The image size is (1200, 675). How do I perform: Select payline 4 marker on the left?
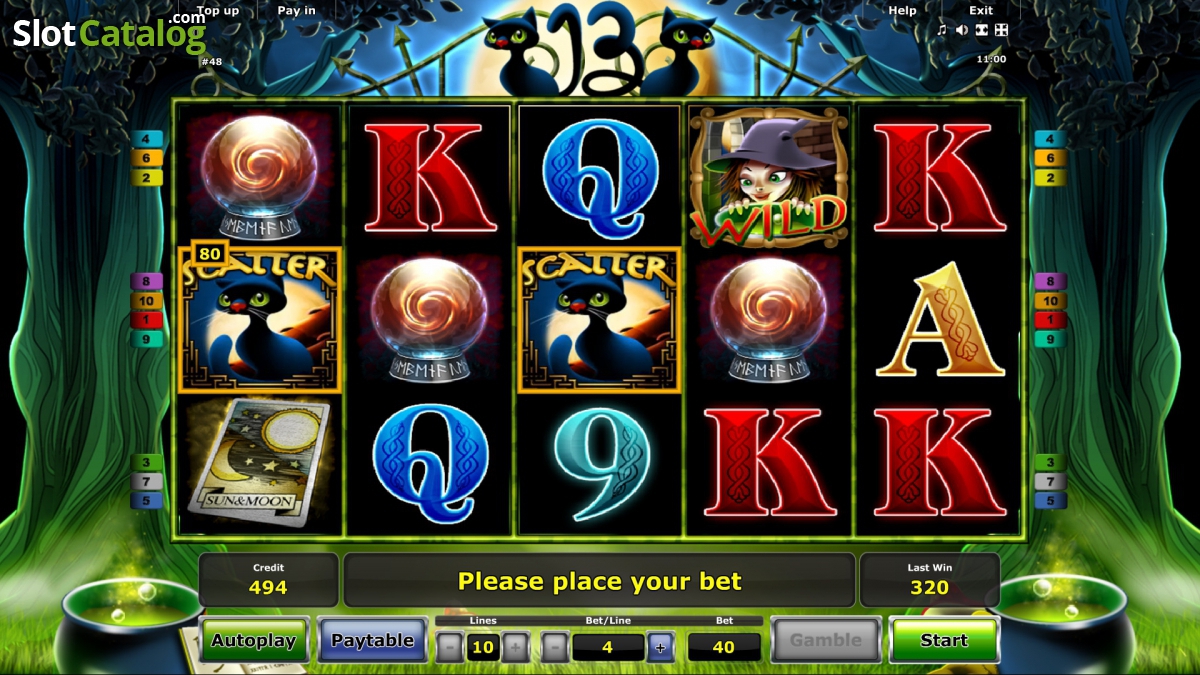[x=147, y=139]
